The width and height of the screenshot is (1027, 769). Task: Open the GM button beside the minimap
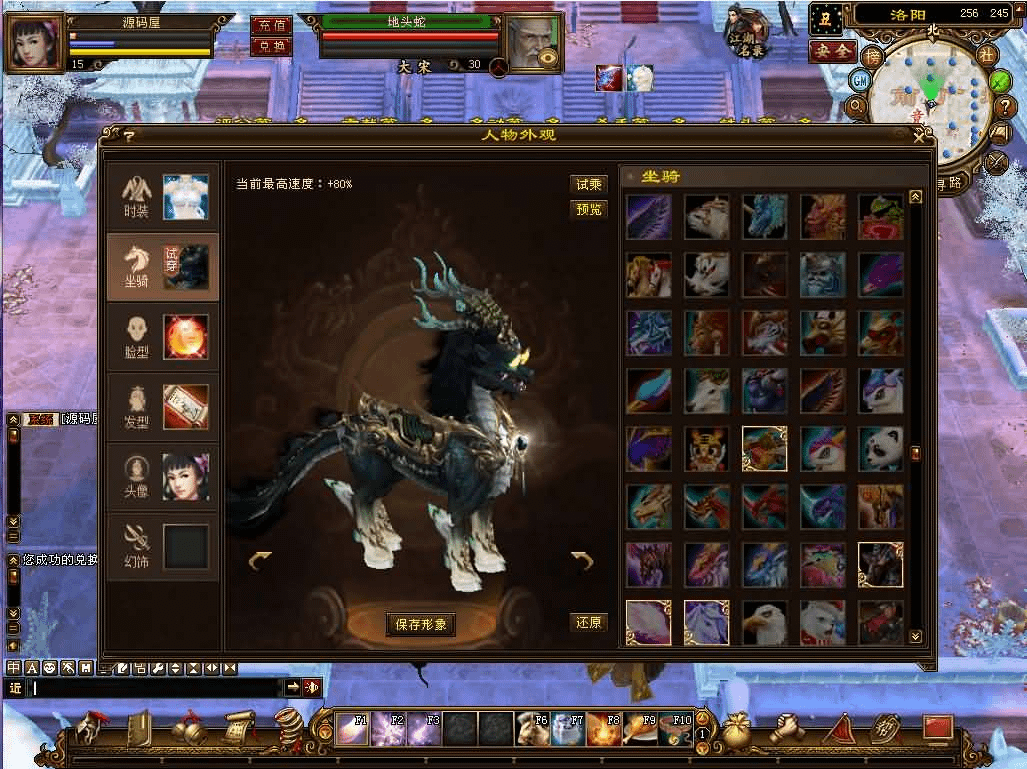(859, 80)
